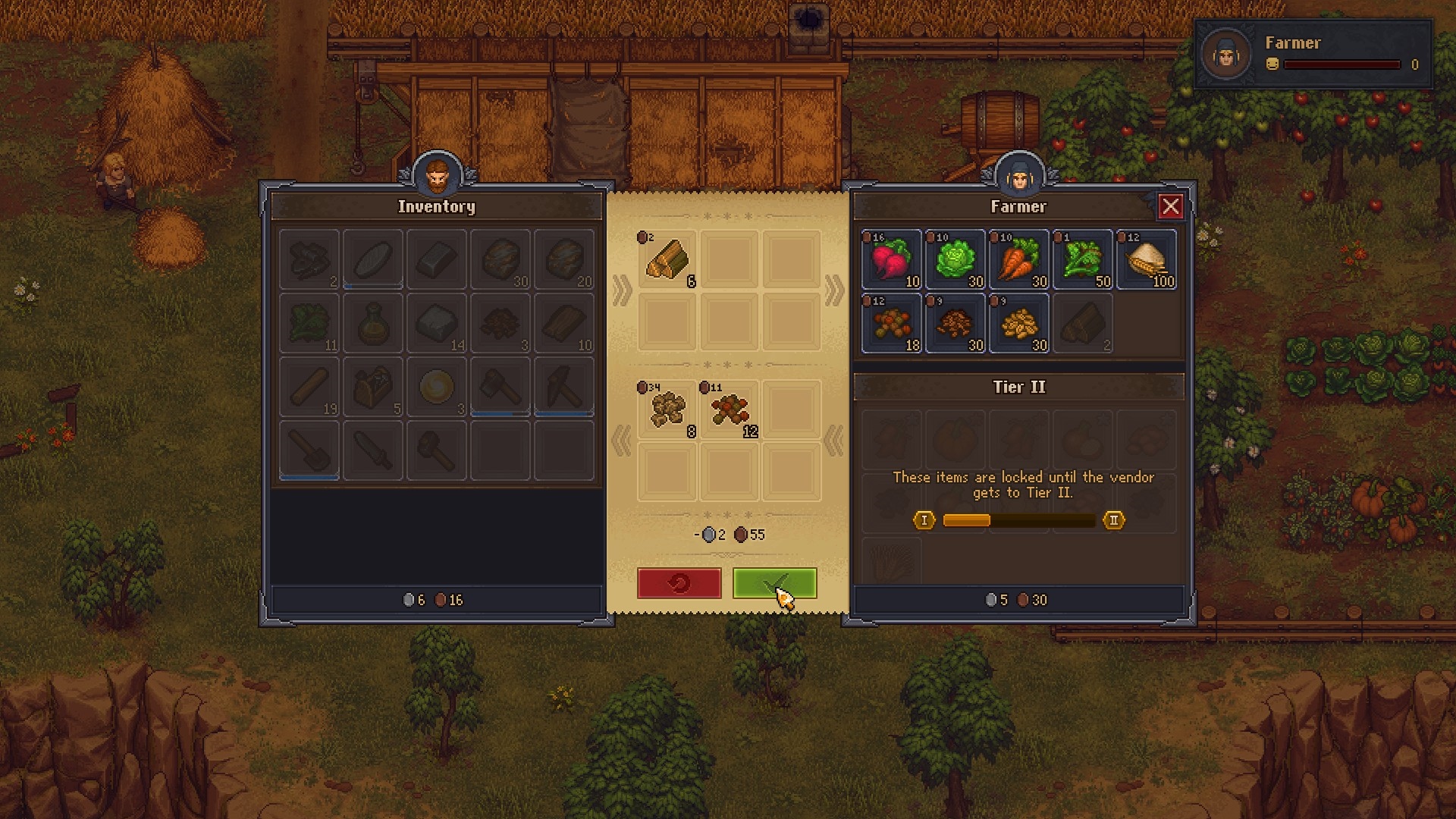Select the golden swirl item in the inventory

(x=436, y=388)
